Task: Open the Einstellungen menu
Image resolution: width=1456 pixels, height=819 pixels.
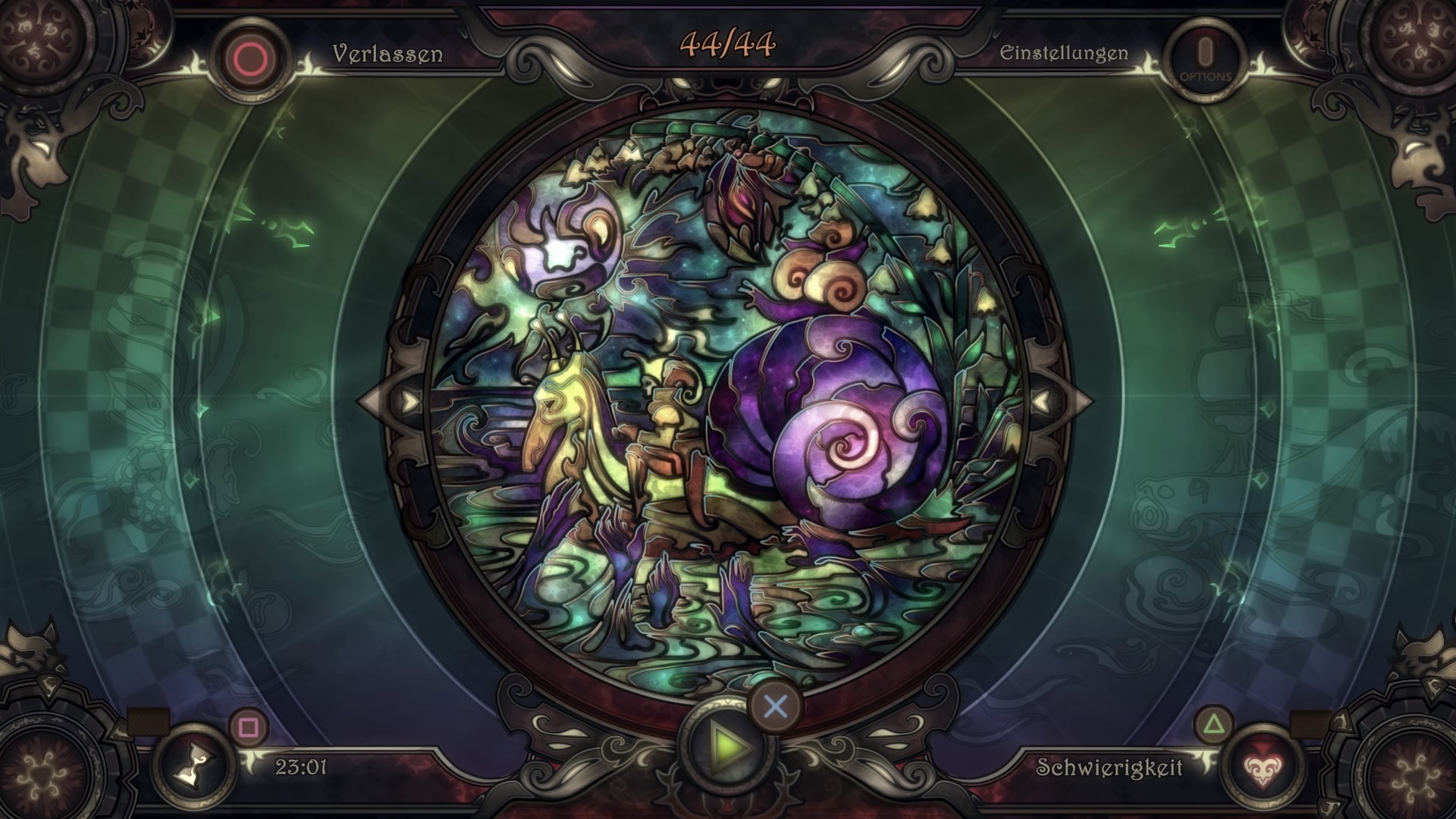Action: pyautogui.click(x=1065, y=53)
